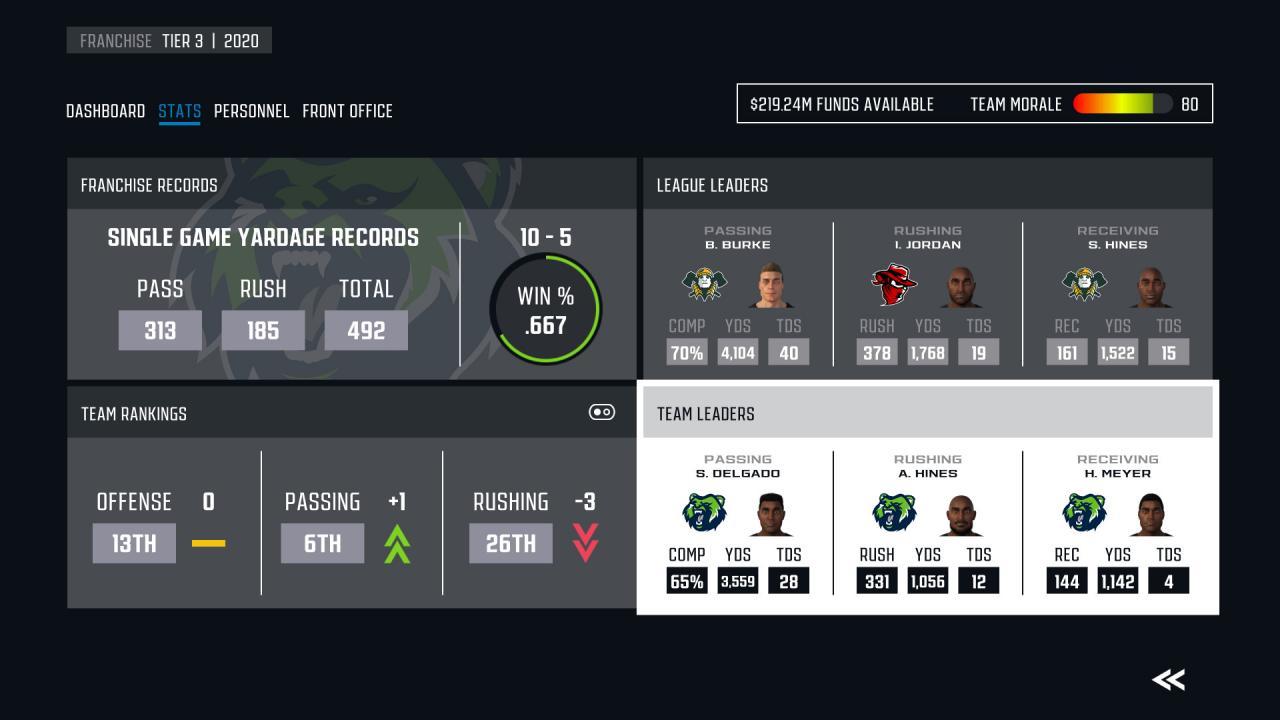Image resolution: width=1280 pixels, height=720 pixels.
Task: Toggle the Win % ring display
Action: pyautogui.click(x=545, y=310)
